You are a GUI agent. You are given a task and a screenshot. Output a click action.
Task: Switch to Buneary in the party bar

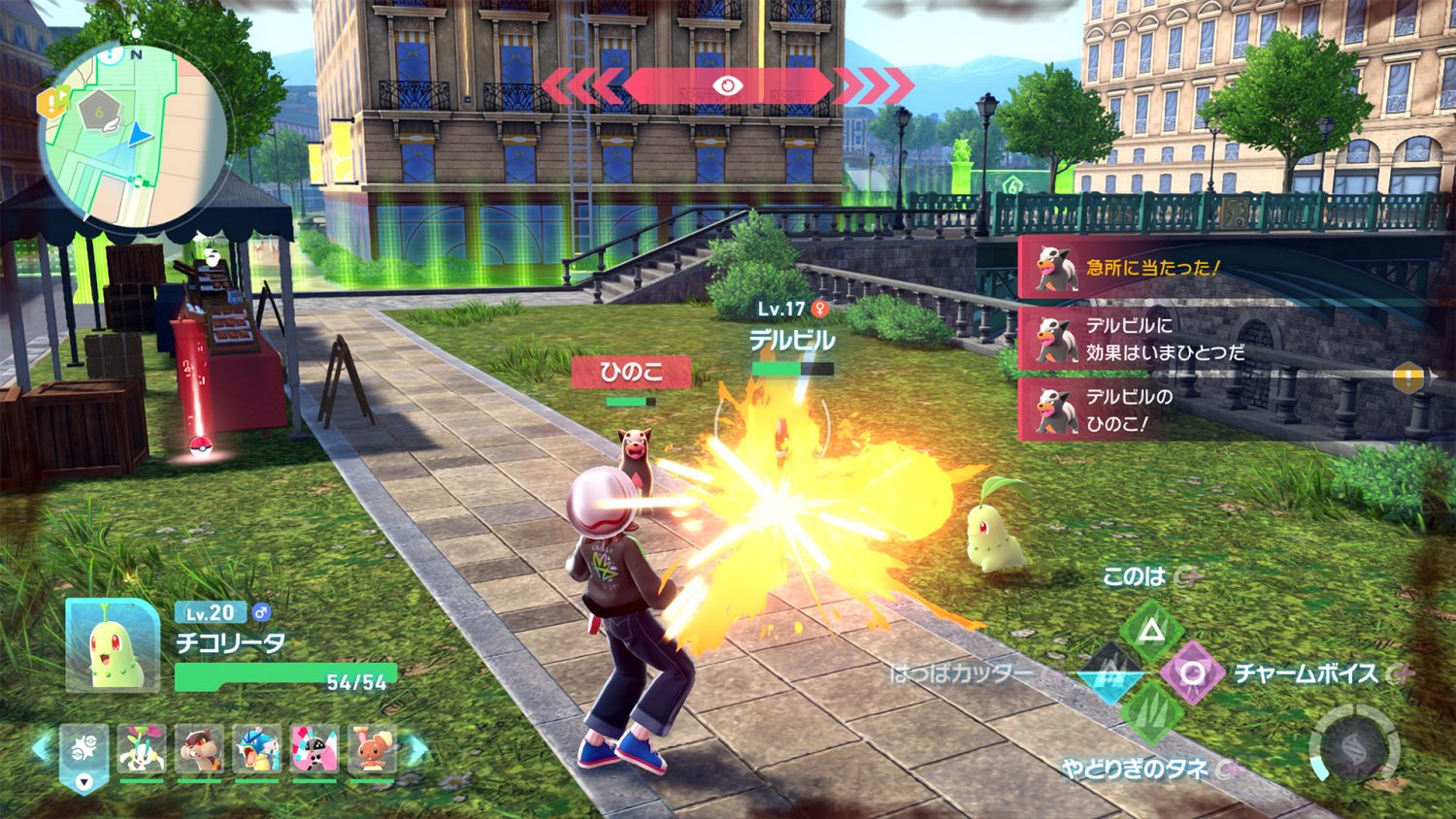(373, 750)
